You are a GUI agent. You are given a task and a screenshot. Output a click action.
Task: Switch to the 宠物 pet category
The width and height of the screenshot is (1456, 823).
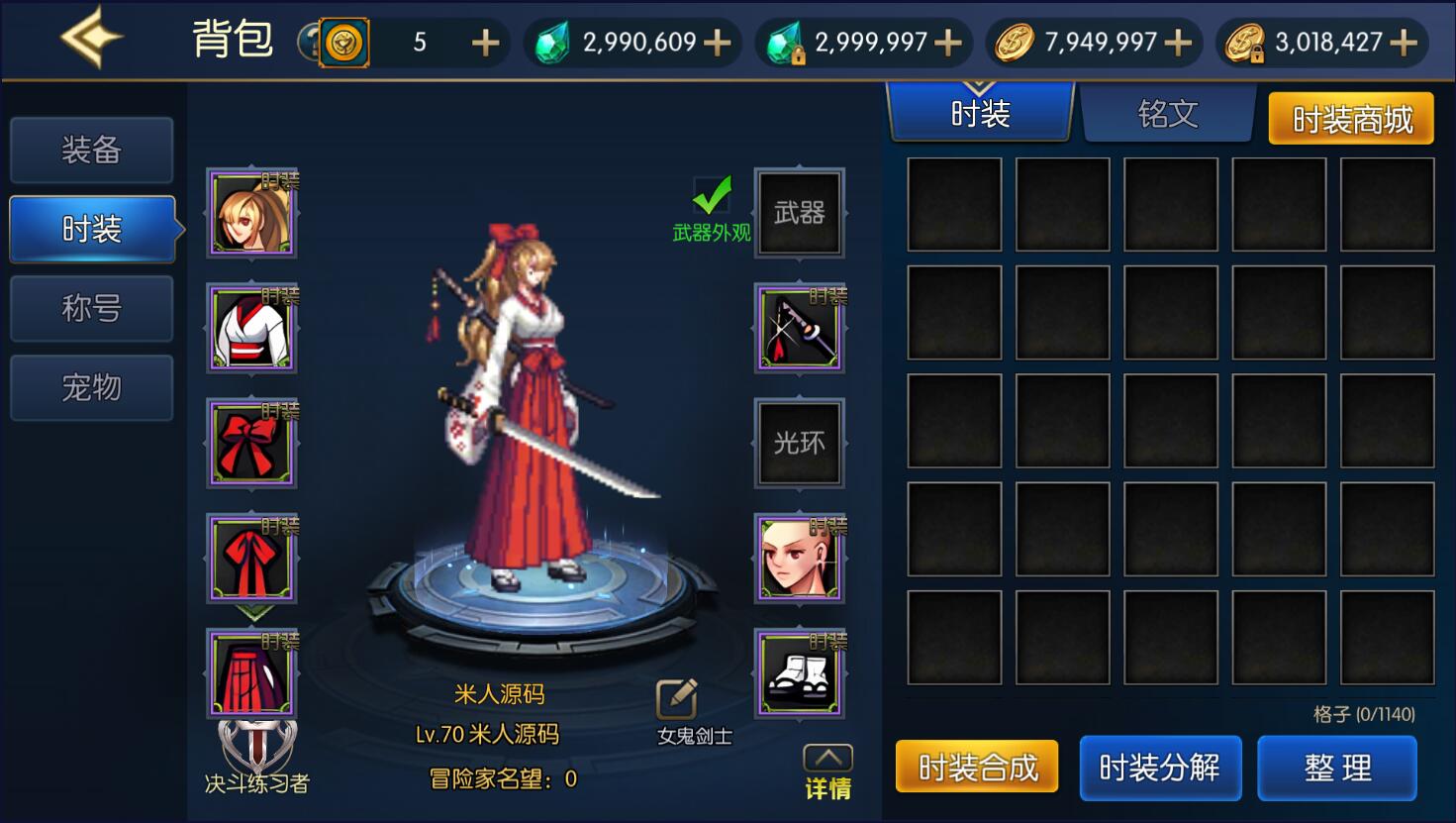[x=91, y=387]
